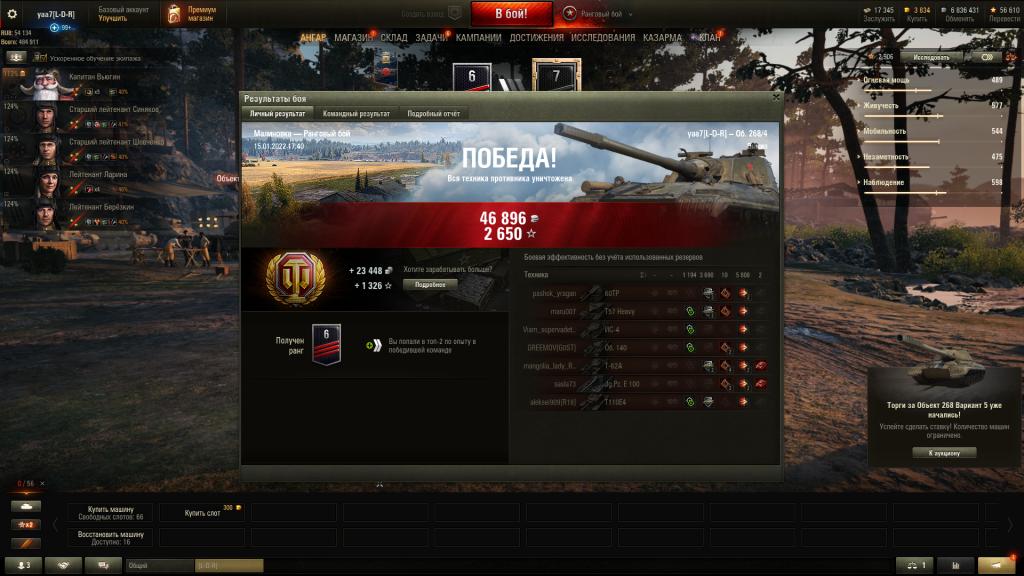Viewport: 1024px width, 576px height.
Task: Open the КАМПАНИИ menu
Action: [x=478, y=38]
